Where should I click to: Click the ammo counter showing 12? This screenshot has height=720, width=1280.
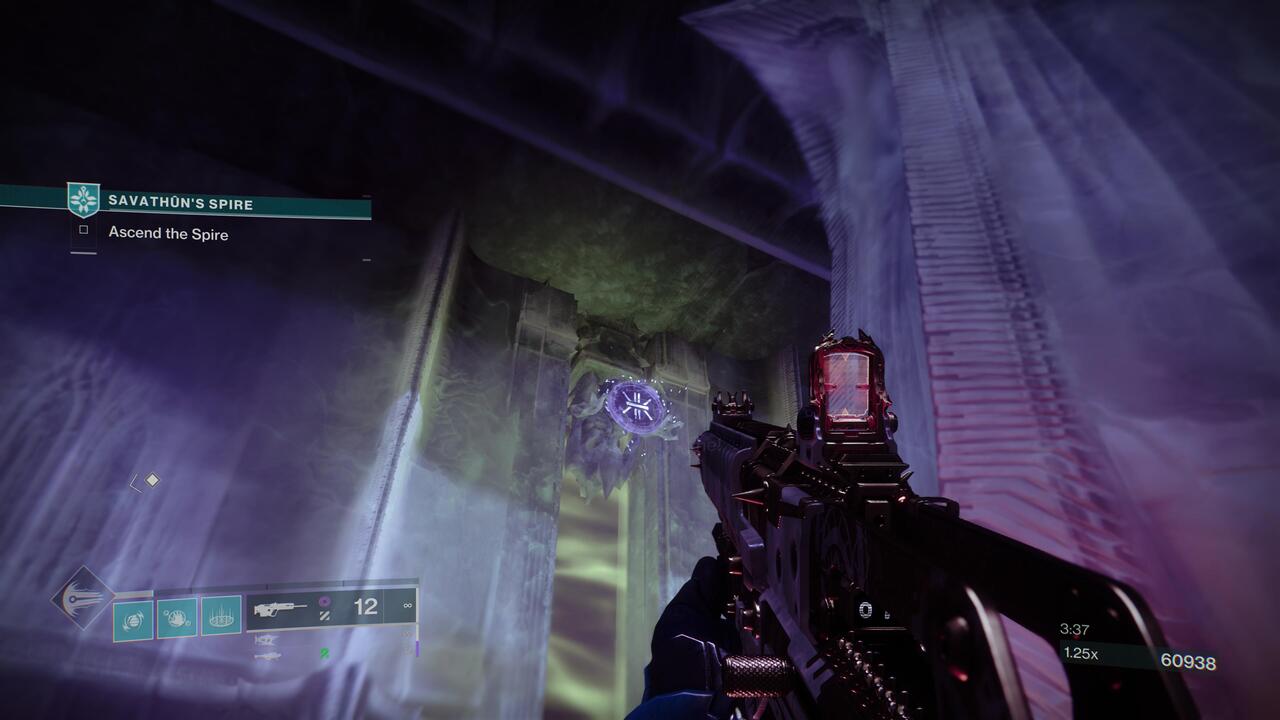tap(365, 606)
